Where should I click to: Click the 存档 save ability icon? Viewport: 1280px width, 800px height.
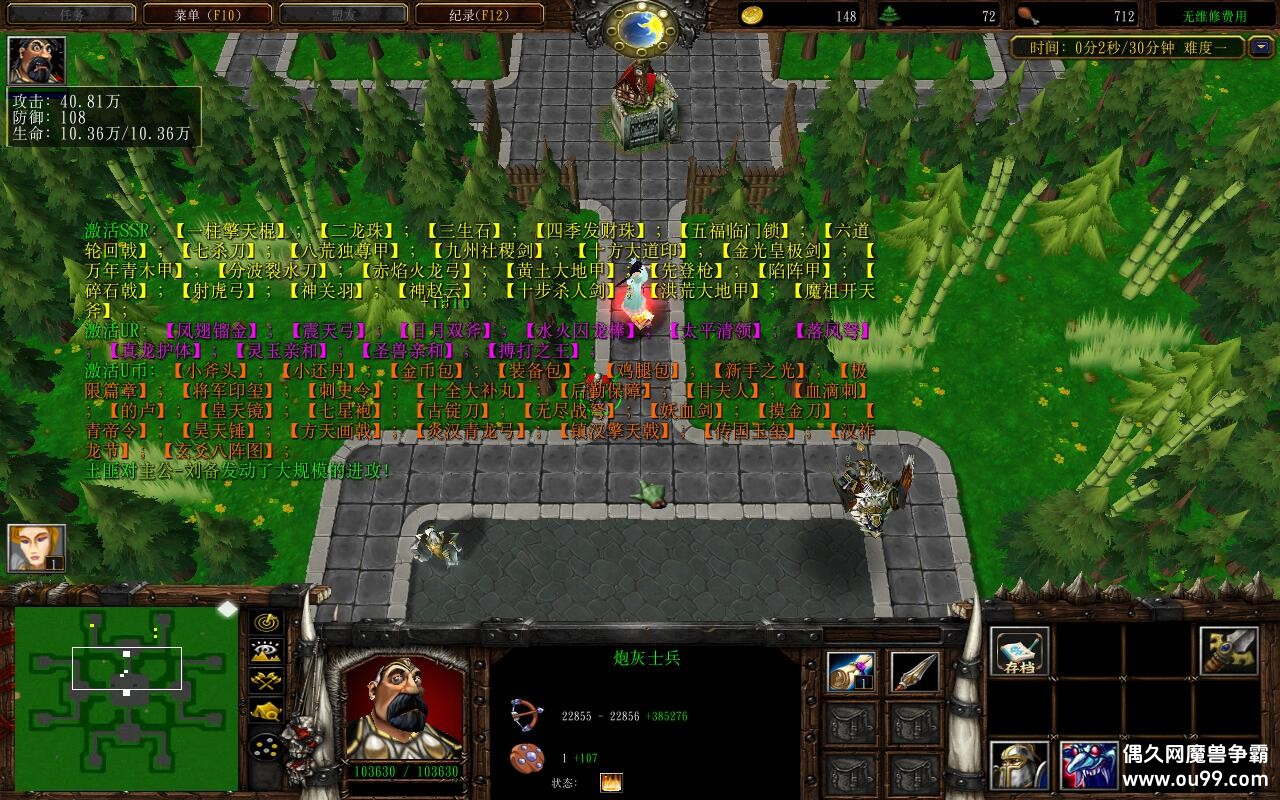tap(1020, 652)
